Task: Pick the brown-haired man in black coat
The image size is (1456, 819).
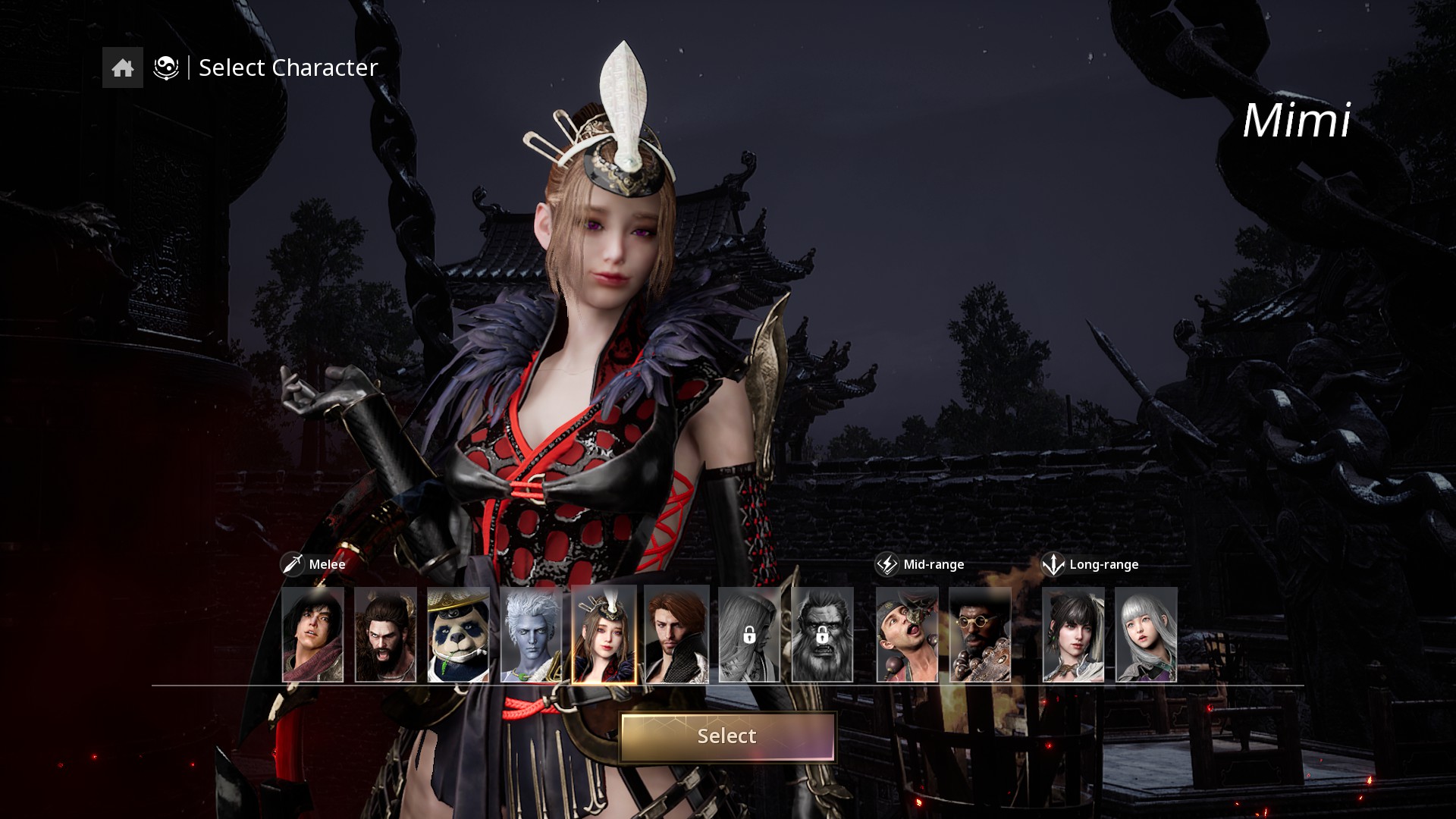Action: (676, 635)
